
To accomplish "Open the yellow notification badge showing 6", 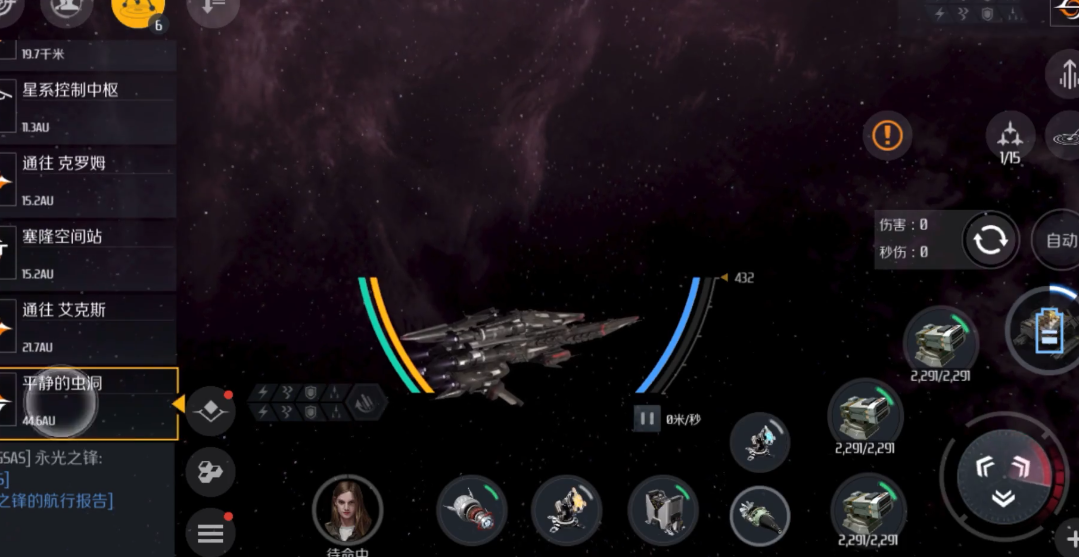I will pos(139,10).
